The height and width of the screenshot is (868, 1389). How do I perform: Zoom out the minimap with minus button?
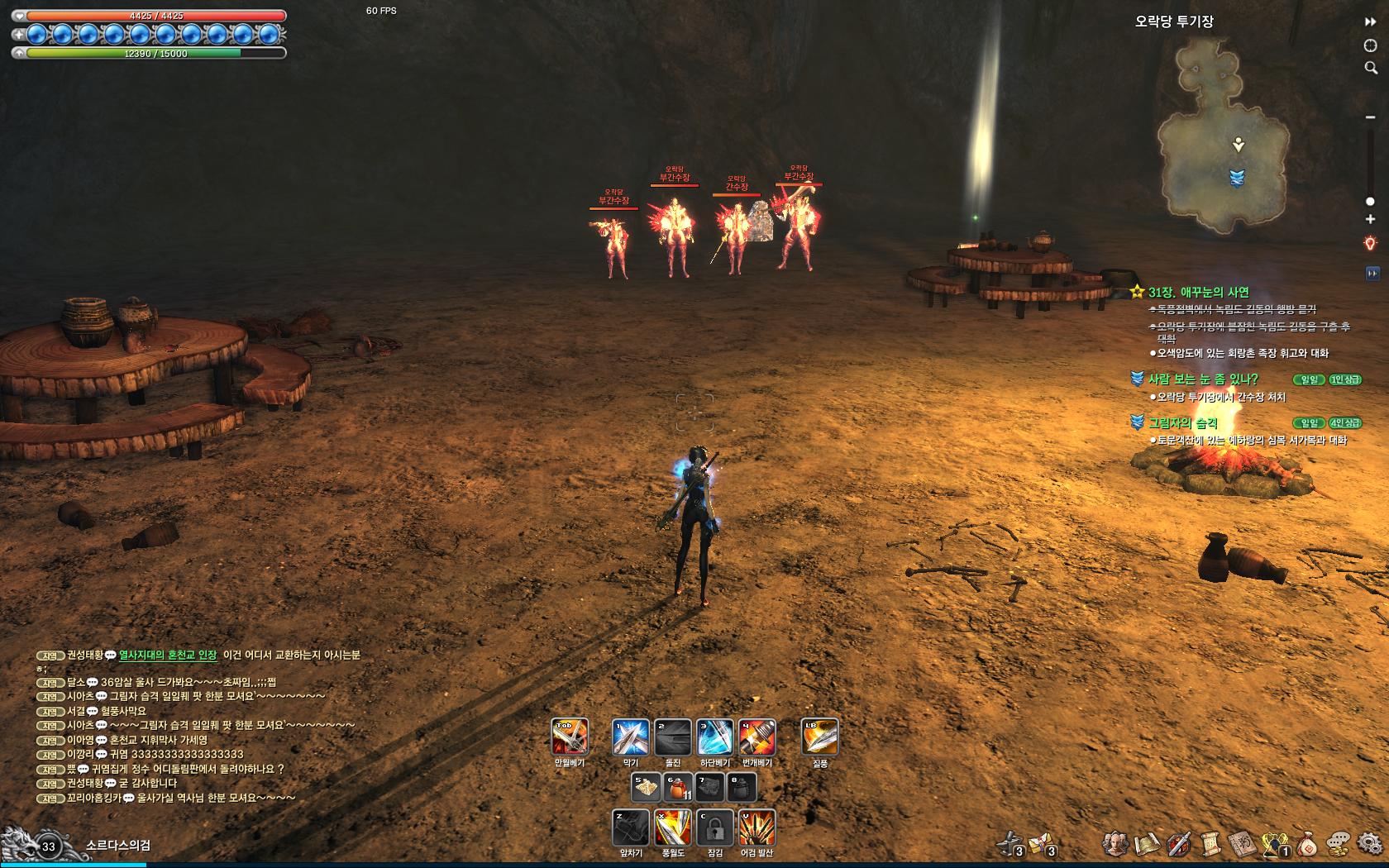1370,117
